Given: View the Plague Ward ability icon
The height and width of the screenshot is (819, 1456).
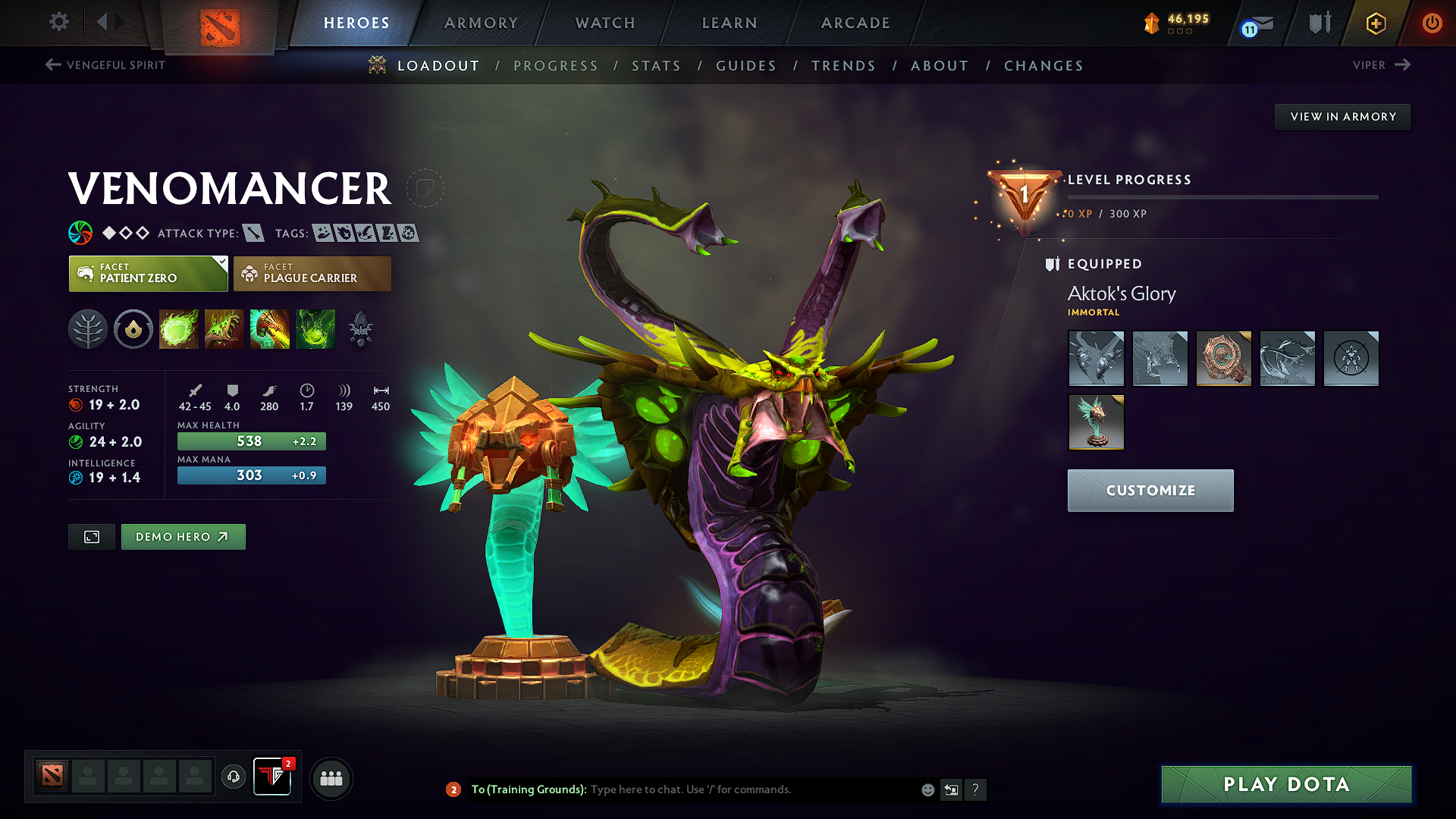Looking at the screenshot, I should 269,328.
